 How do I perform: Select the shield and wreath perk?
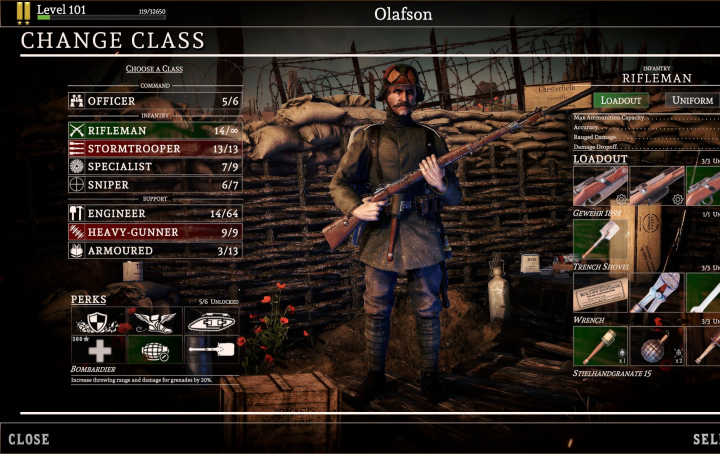[x=98, y=320]
